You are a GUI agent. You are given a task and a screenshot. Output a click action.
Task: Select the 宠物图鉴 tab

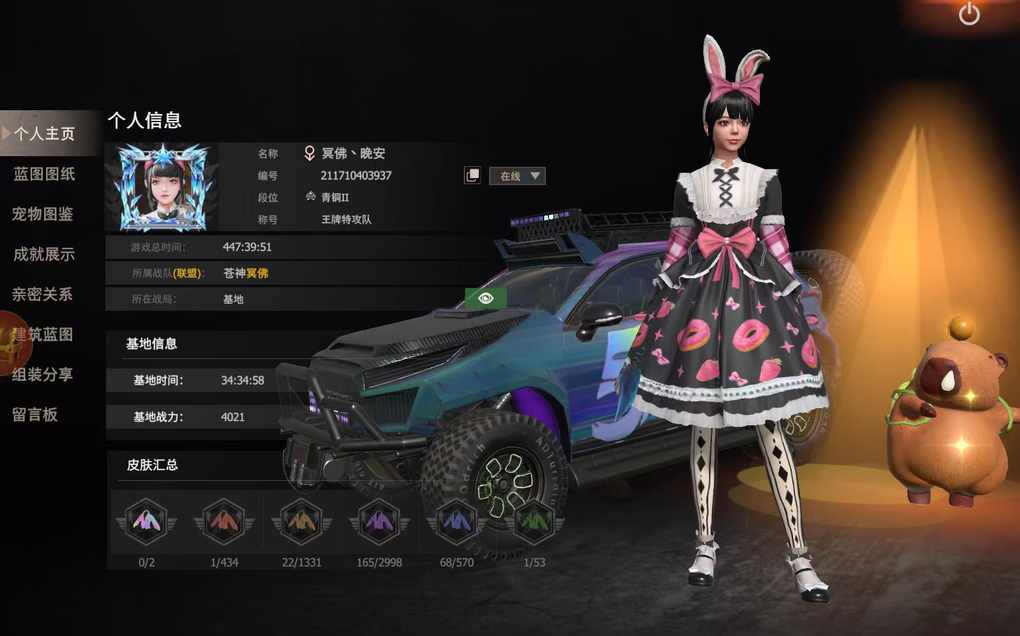pyautogui.click(x=44, y=214)
